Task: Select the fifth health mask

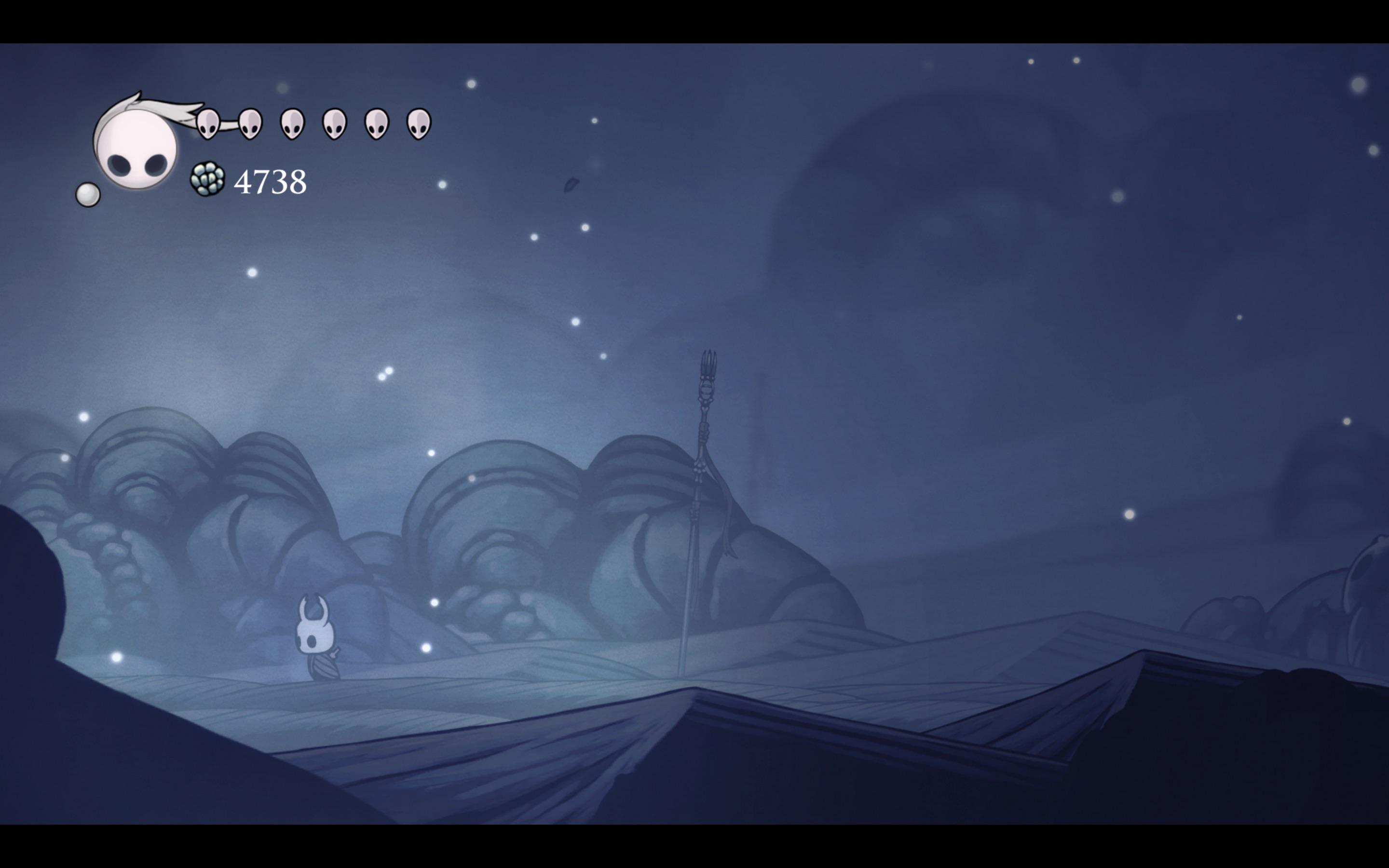Action: coord(376,123)
